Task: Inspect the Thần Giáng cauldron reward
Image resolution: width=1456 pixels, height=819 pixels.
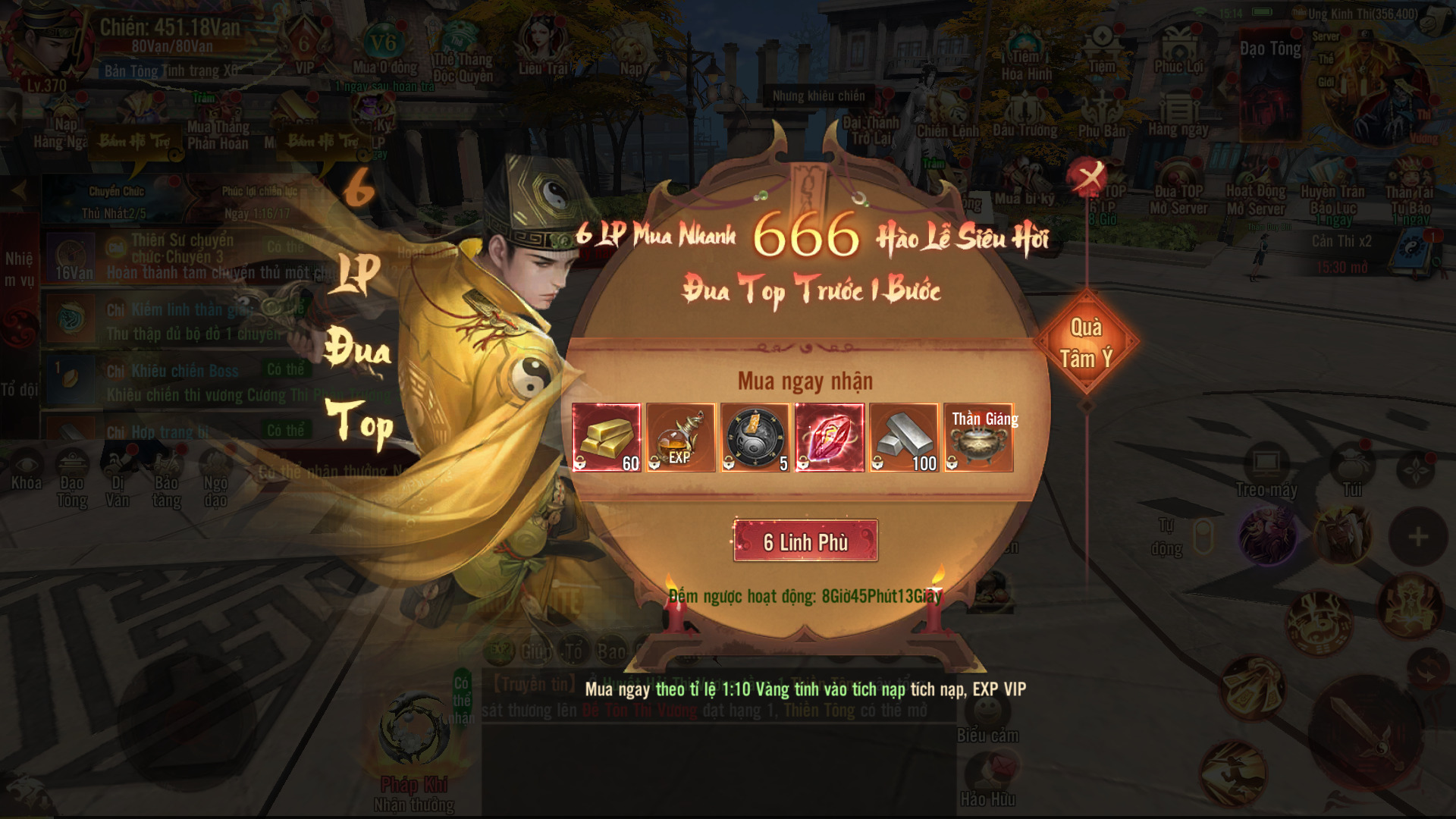Action: (x=978, y=438)
